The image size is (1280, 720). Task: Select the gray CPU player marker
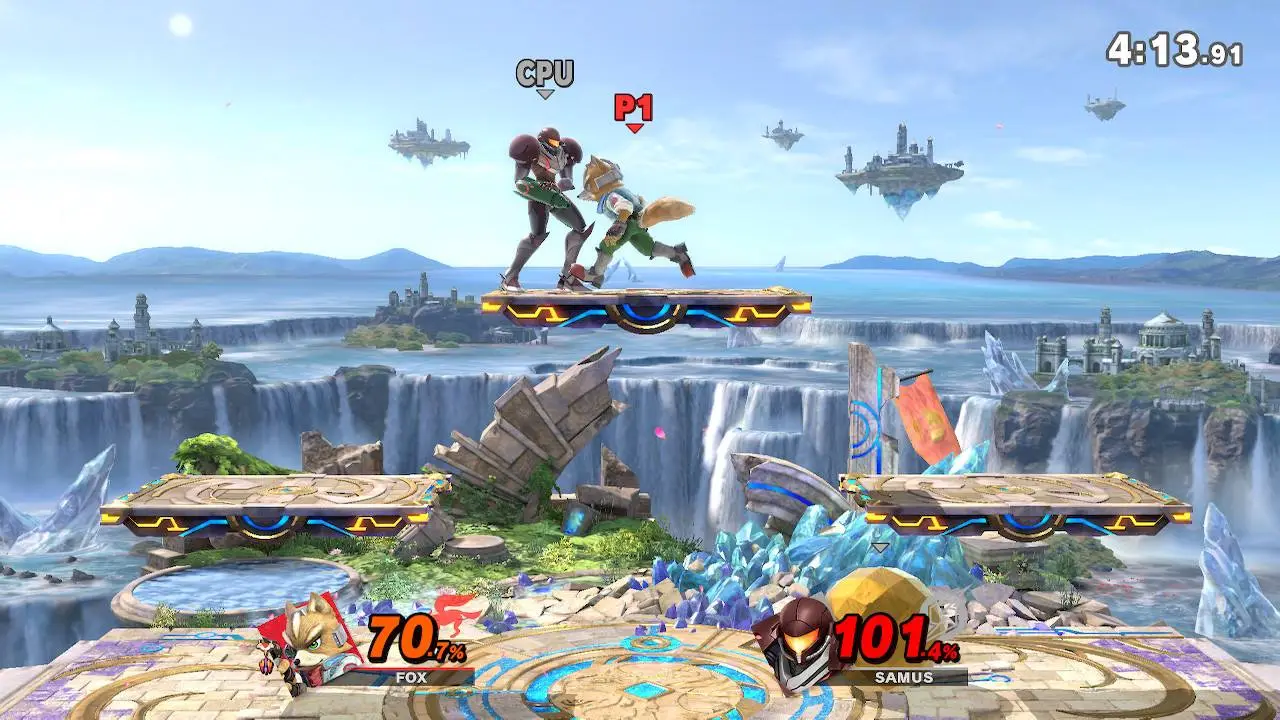click(x=545, y=75)
